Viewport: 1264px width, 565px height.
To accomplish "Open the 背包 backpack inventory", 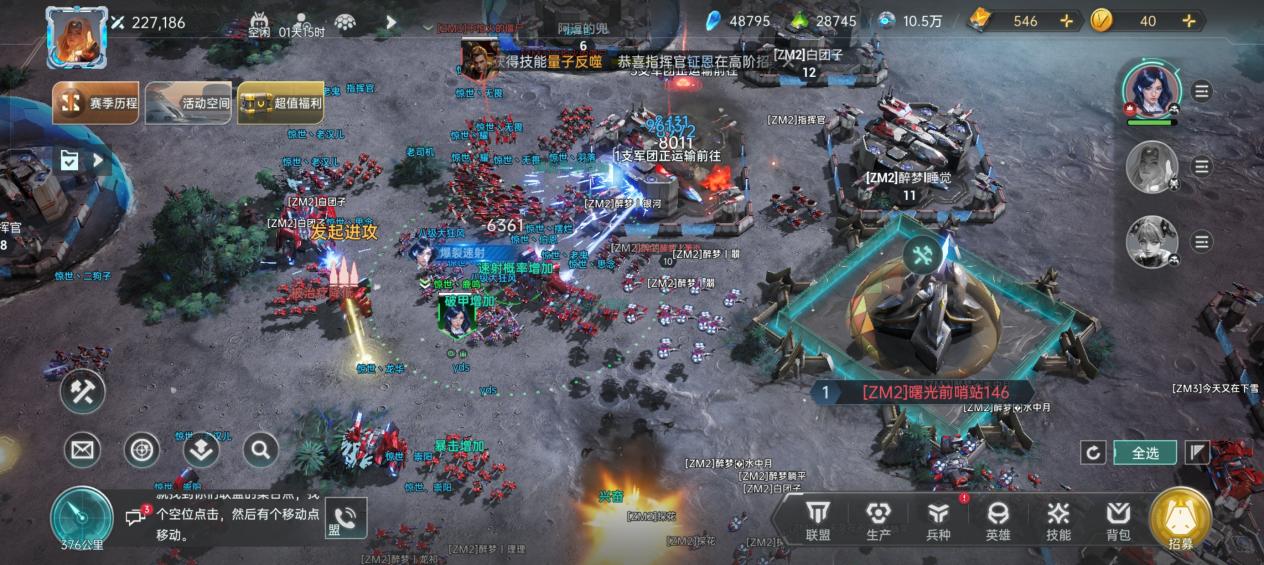I will (x=1118, y=521).
